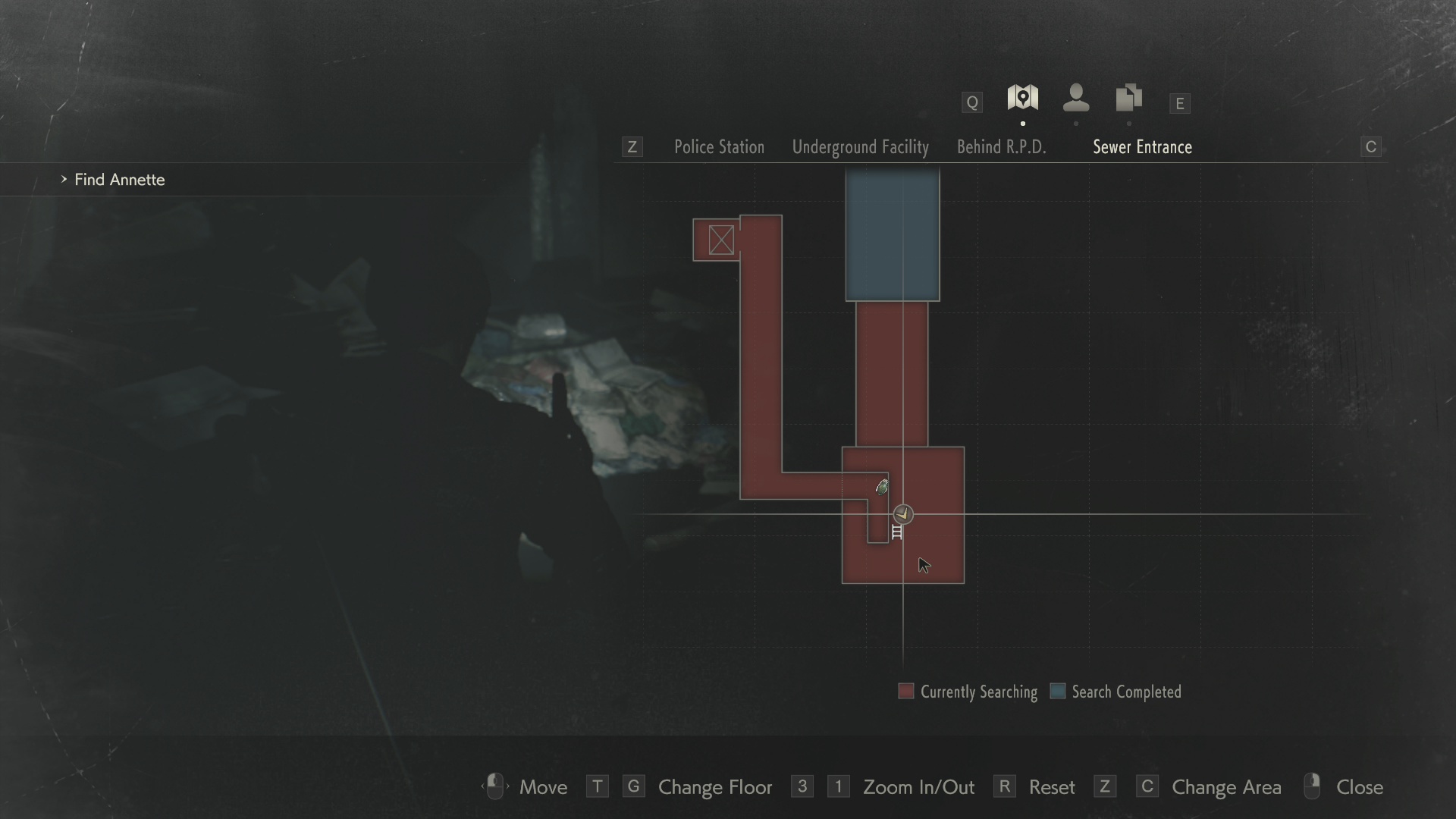Screen dimensions: 1456x819
Task: Choose the Sewer Entrance map tab
Action: click(1142, 147)
